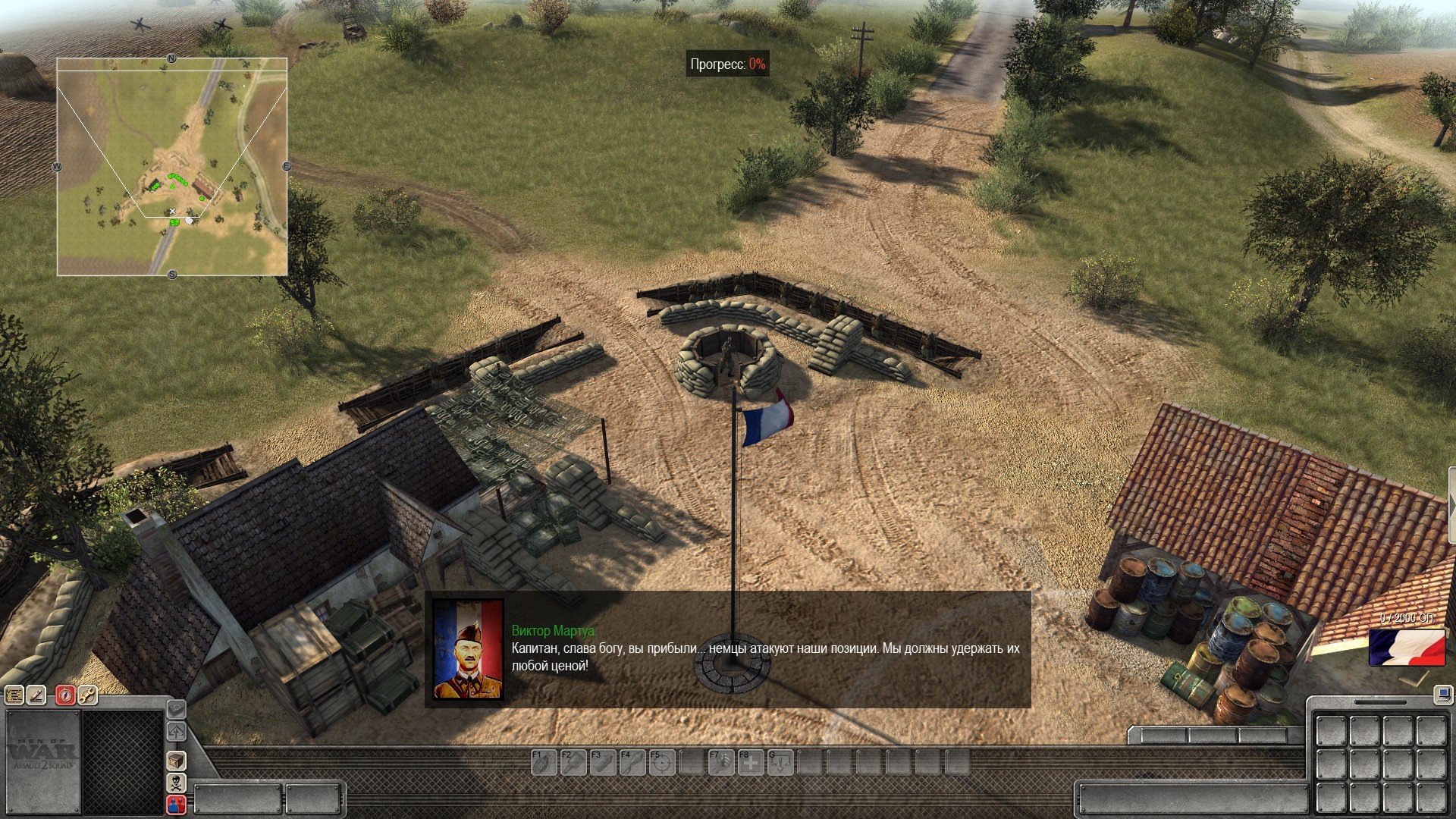
Task: Click the skull and crossbones button
Action: coord(177,783)
